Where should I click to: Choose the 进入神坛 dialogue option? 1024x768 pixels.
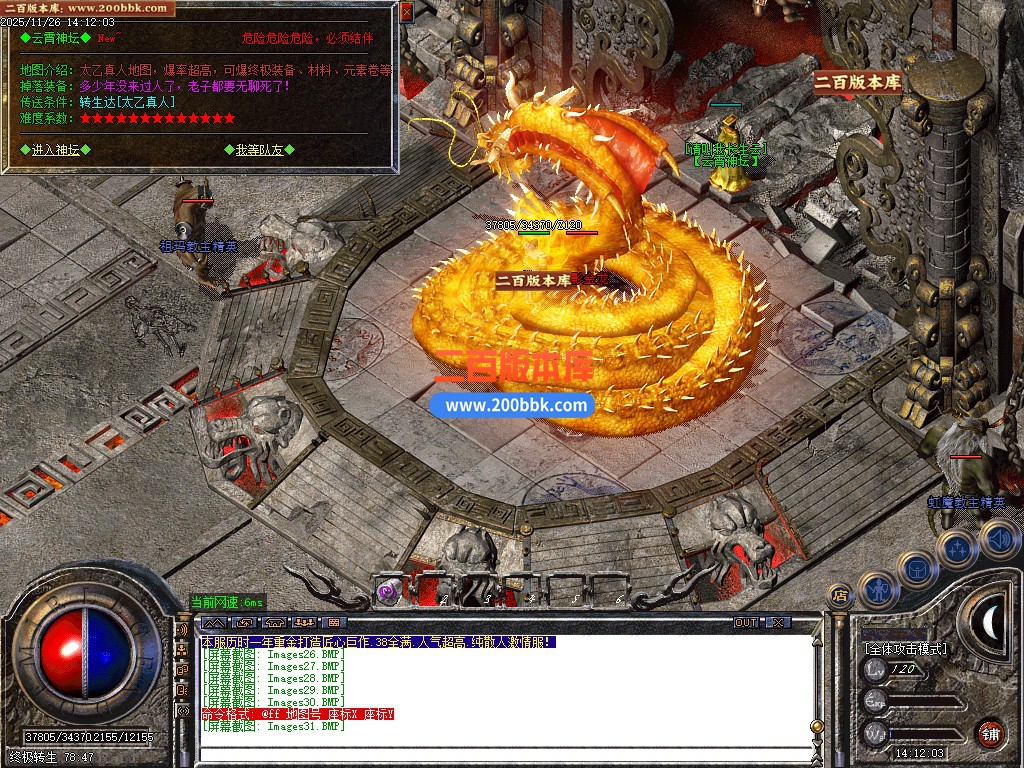coord(55,150)
